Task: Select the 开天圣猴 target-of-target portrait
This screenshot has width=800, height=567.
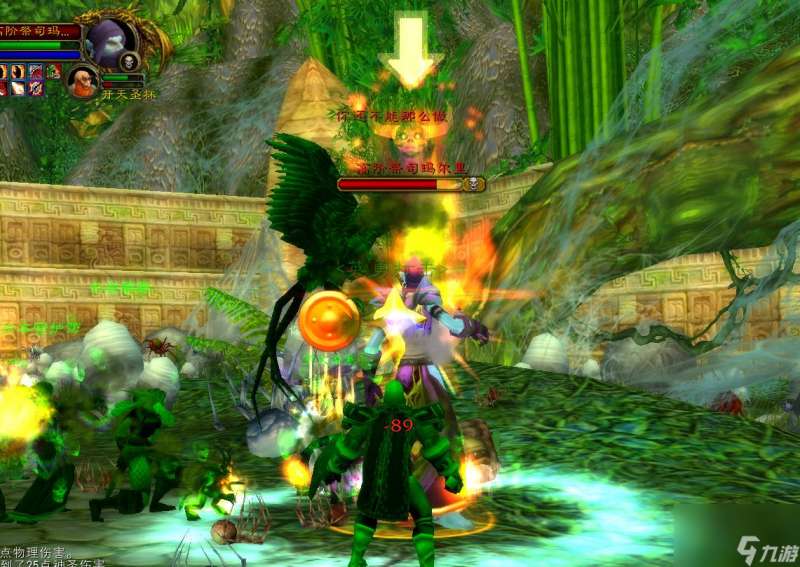Action: (x=82, y=80)
